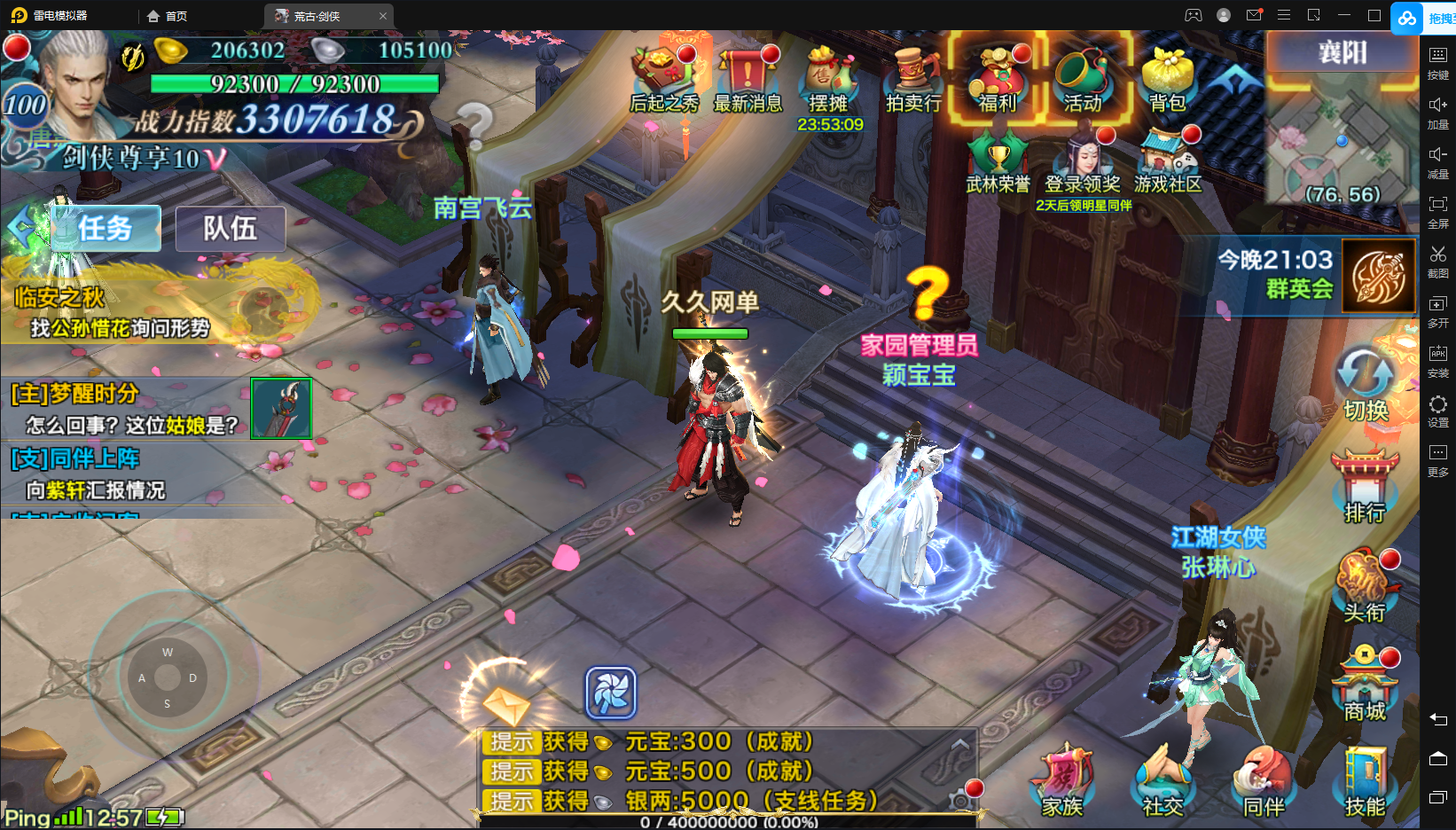
Task: Open the 活动 events icon
Action: [1083, 78]
